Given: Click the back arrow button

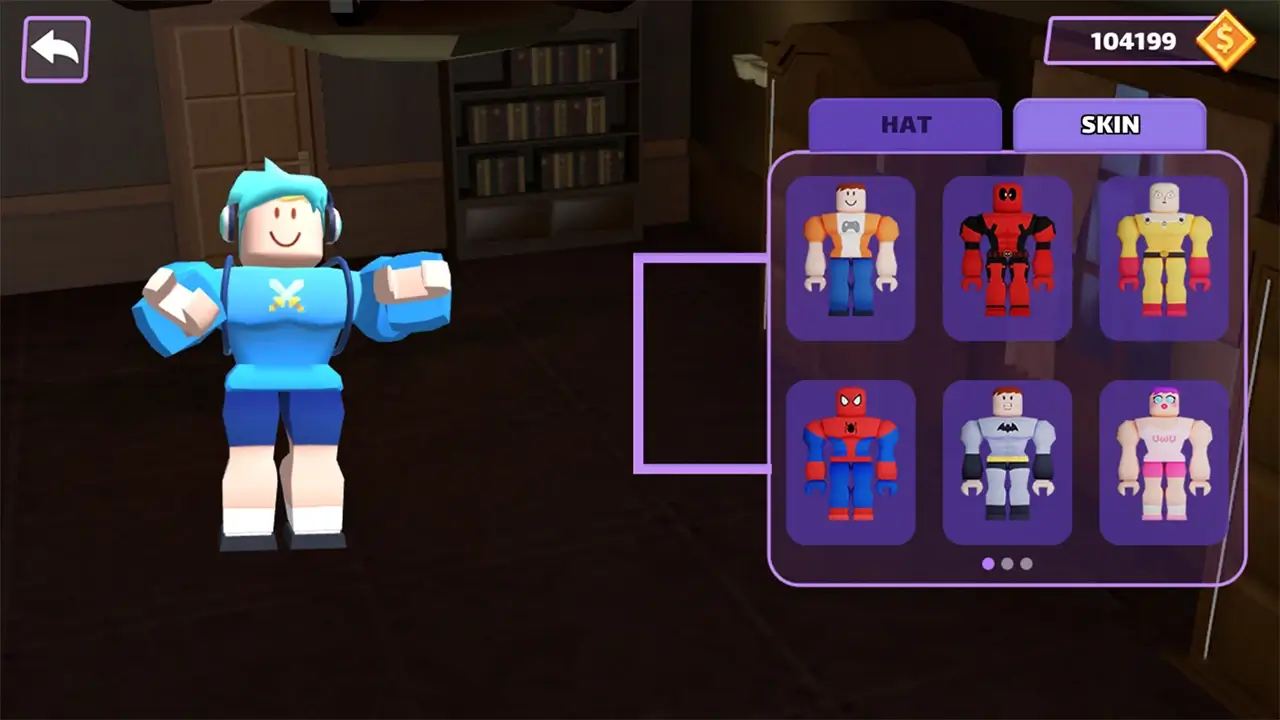Looking at the screenshot, I should [x=55, y=47].
